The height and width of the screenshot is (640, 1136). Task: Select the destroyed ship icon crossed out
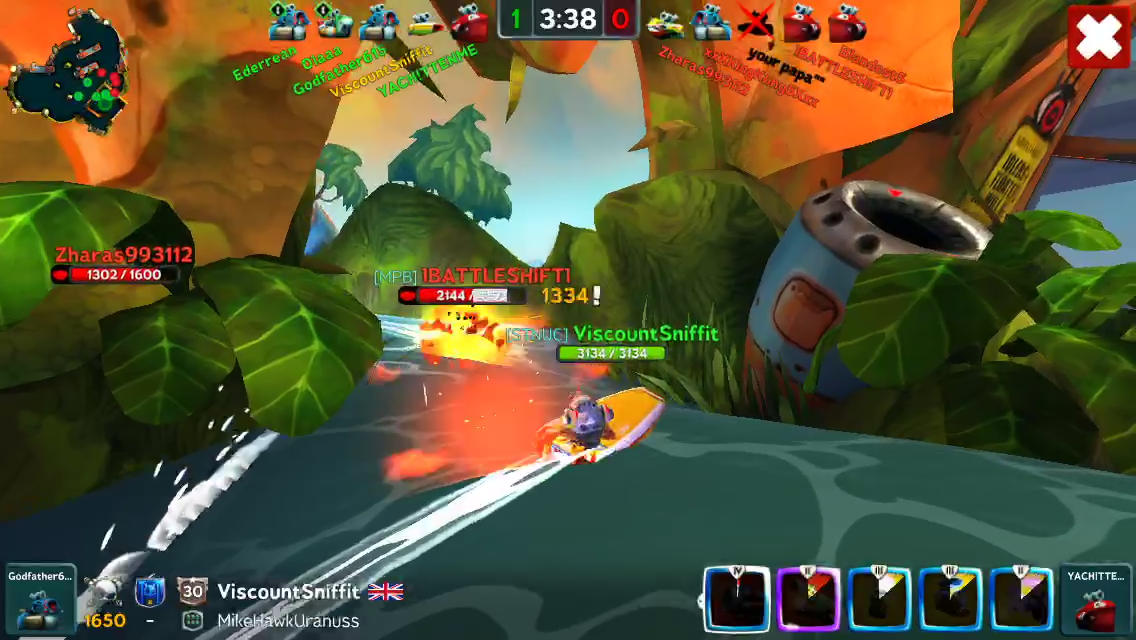click(756, 22)
